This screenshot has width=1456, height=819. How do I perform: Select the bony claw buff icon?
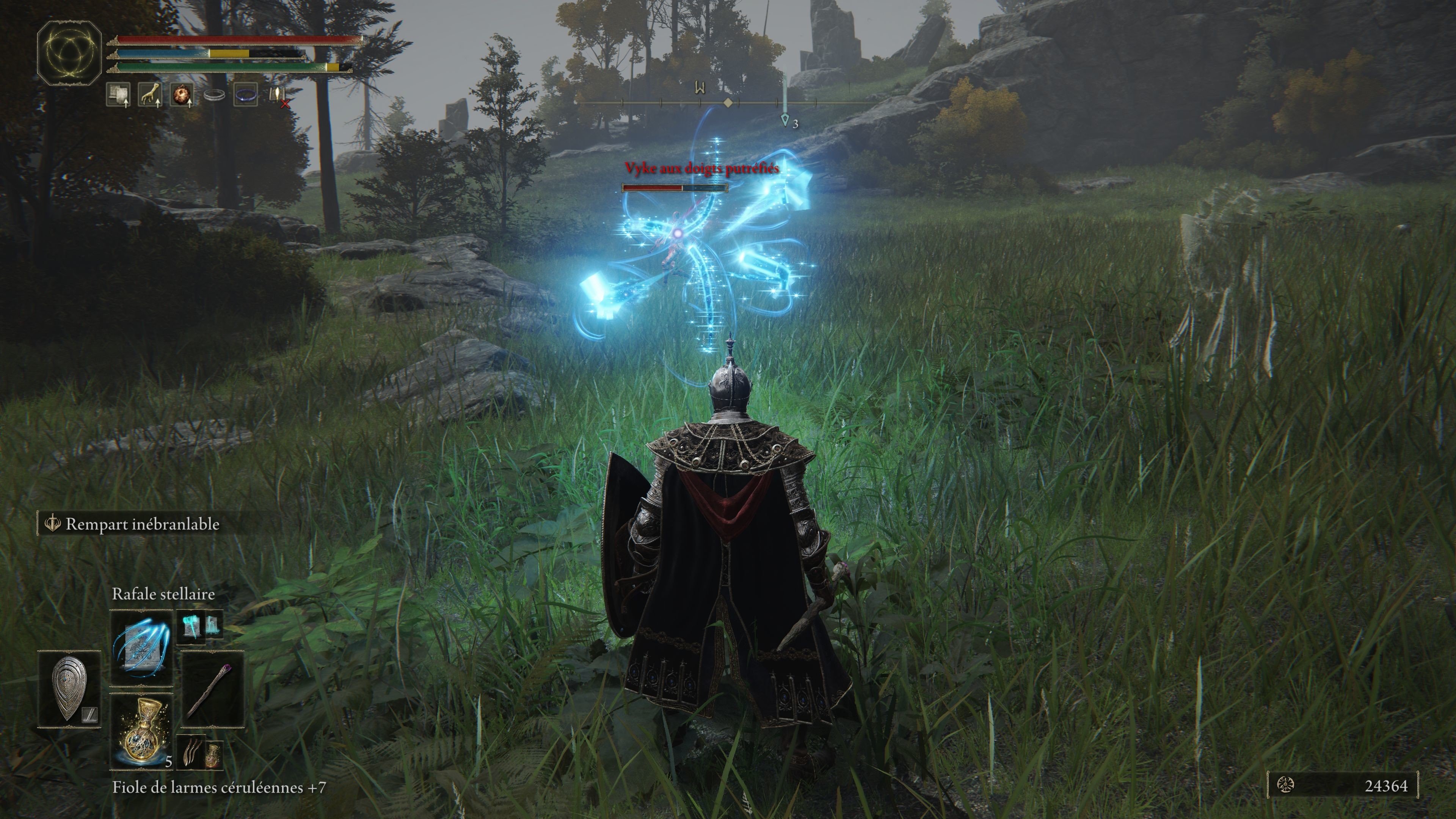[150, 94]
